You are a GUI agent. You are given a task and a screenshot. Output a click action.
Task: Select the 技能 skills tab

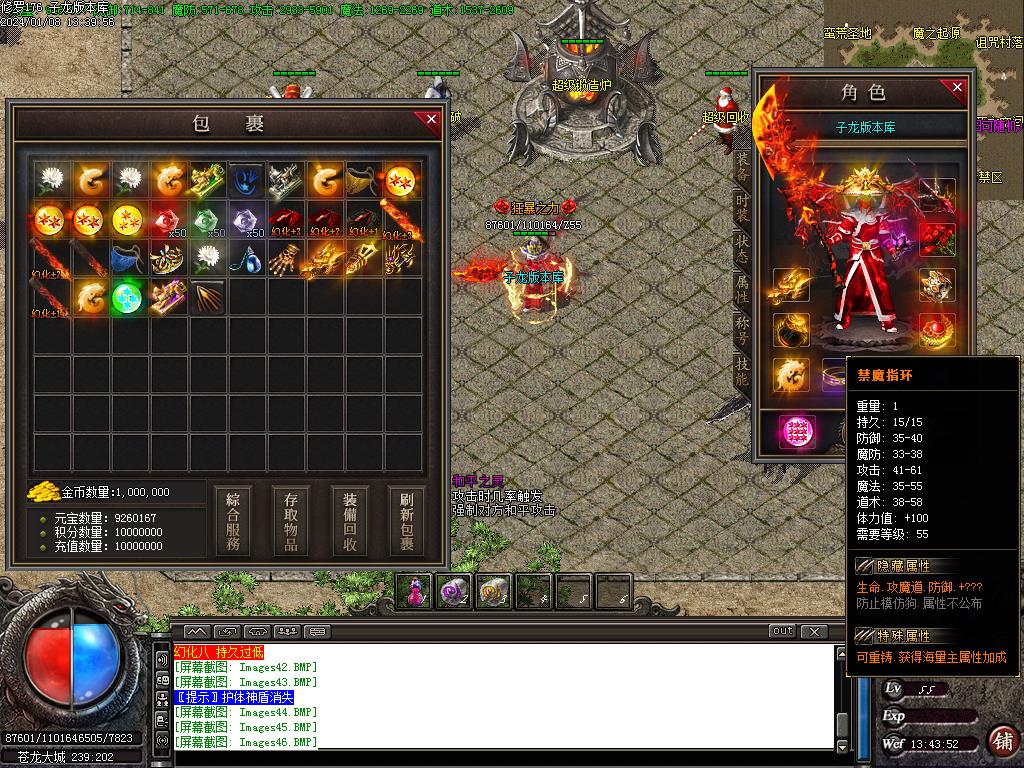[741, 373]
